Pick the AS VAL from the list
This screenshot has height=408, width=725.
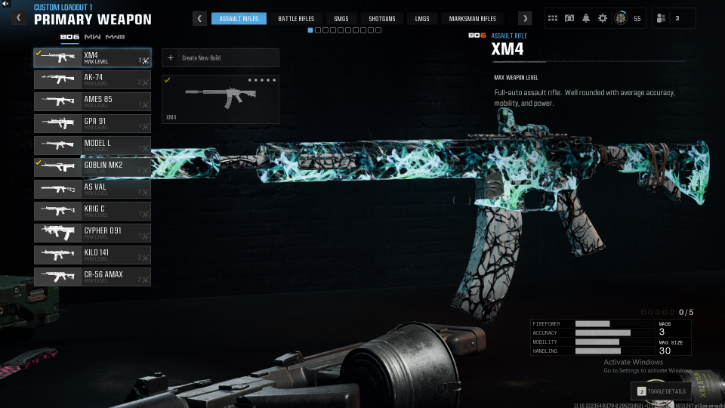click(92, 189)
